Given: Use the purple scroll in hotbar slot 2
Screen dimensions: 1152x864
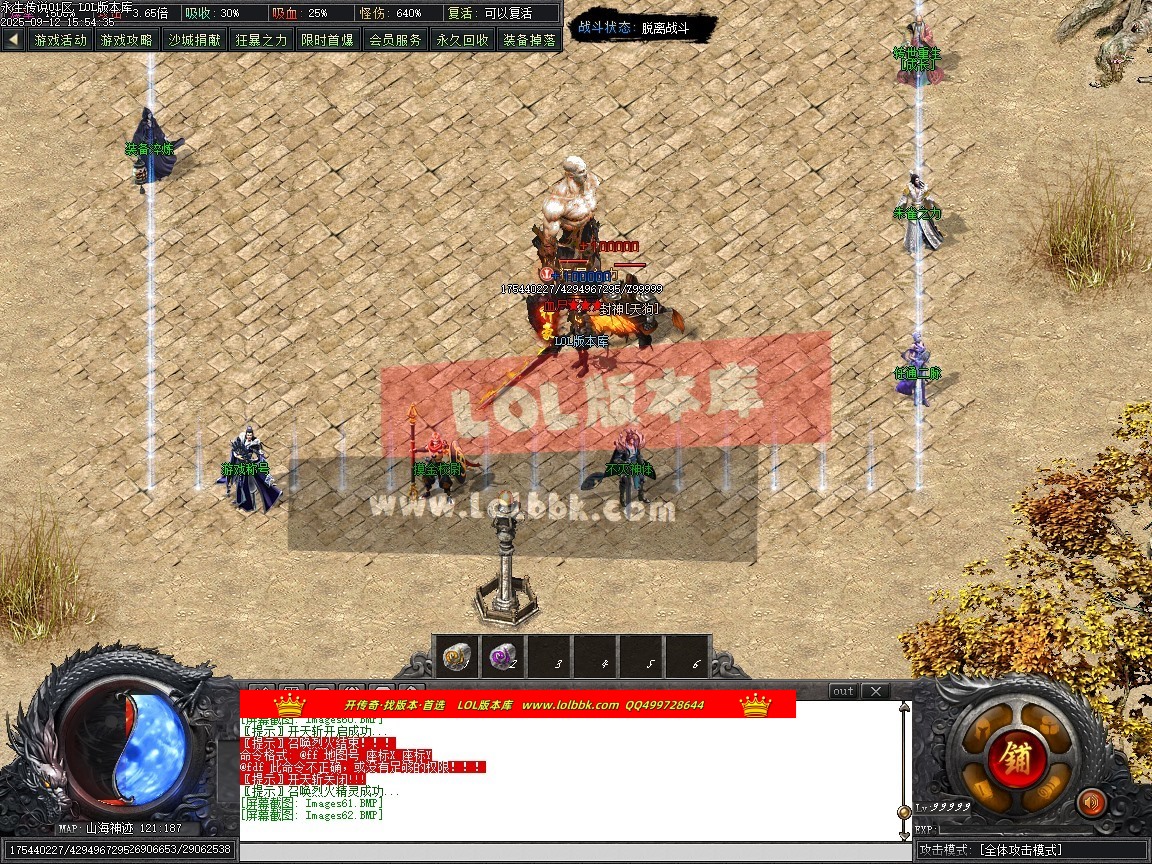Looking at the screenshot, I should (502, 656).
